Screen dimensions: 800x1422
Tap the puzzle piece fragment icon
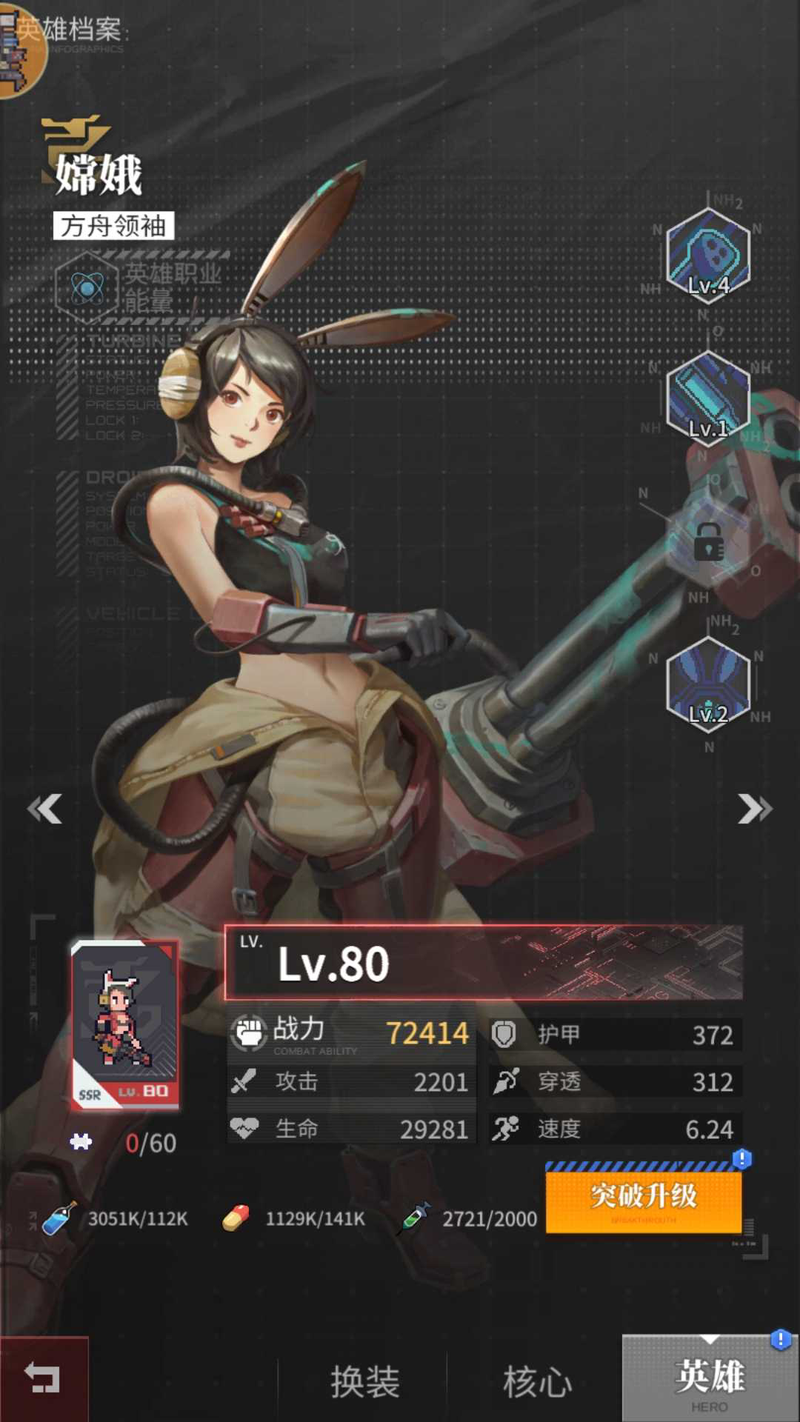coord(81,1142)
